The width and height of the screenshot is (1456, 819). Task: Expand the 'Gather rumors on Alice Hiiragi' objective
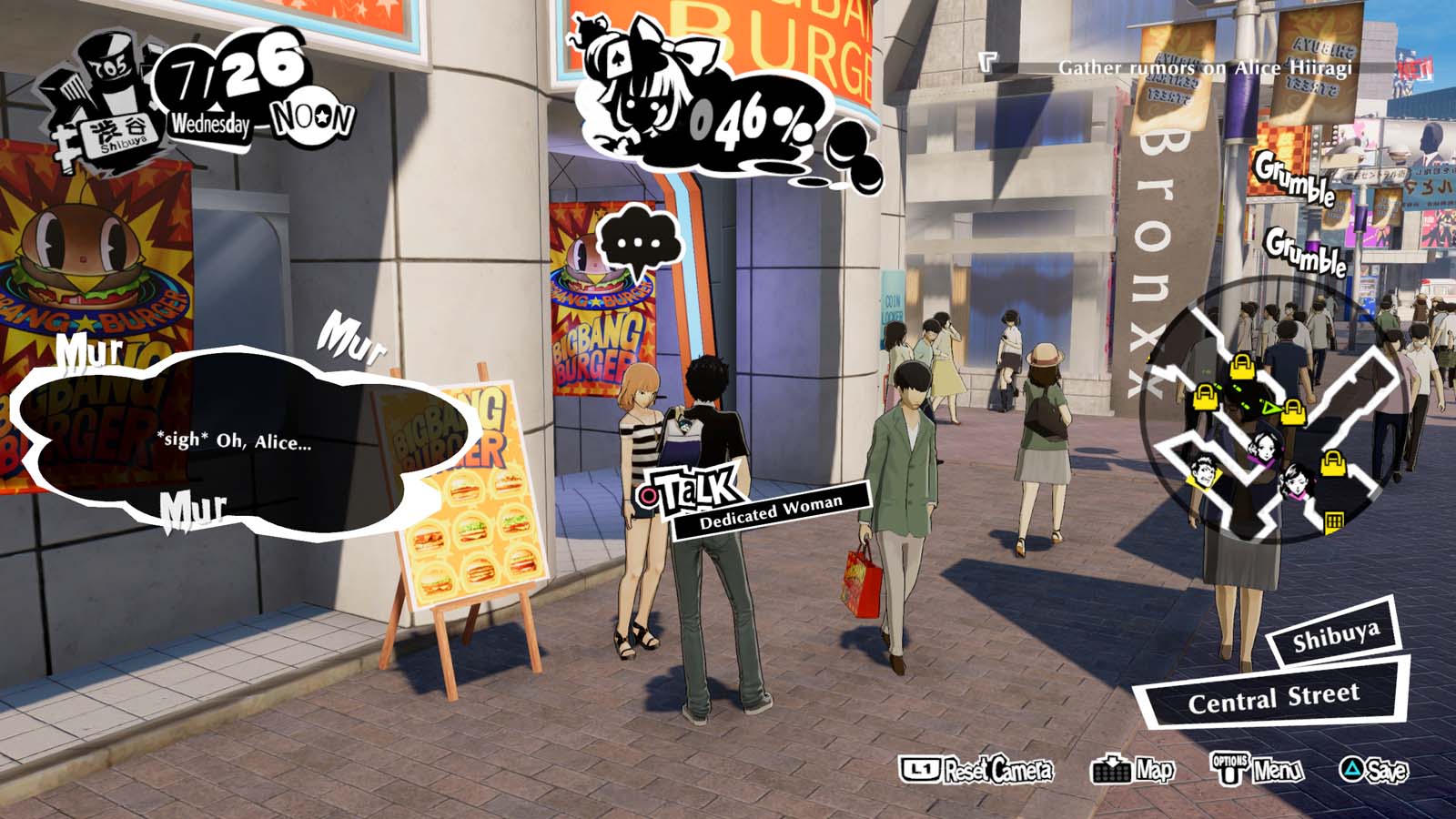1207,66
